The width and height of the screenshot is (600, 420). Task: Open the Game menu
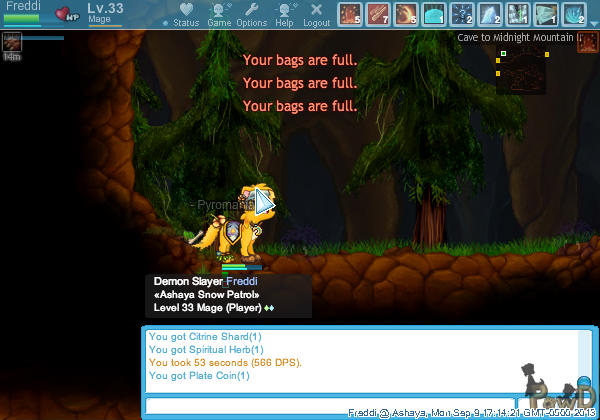(219, 14)
